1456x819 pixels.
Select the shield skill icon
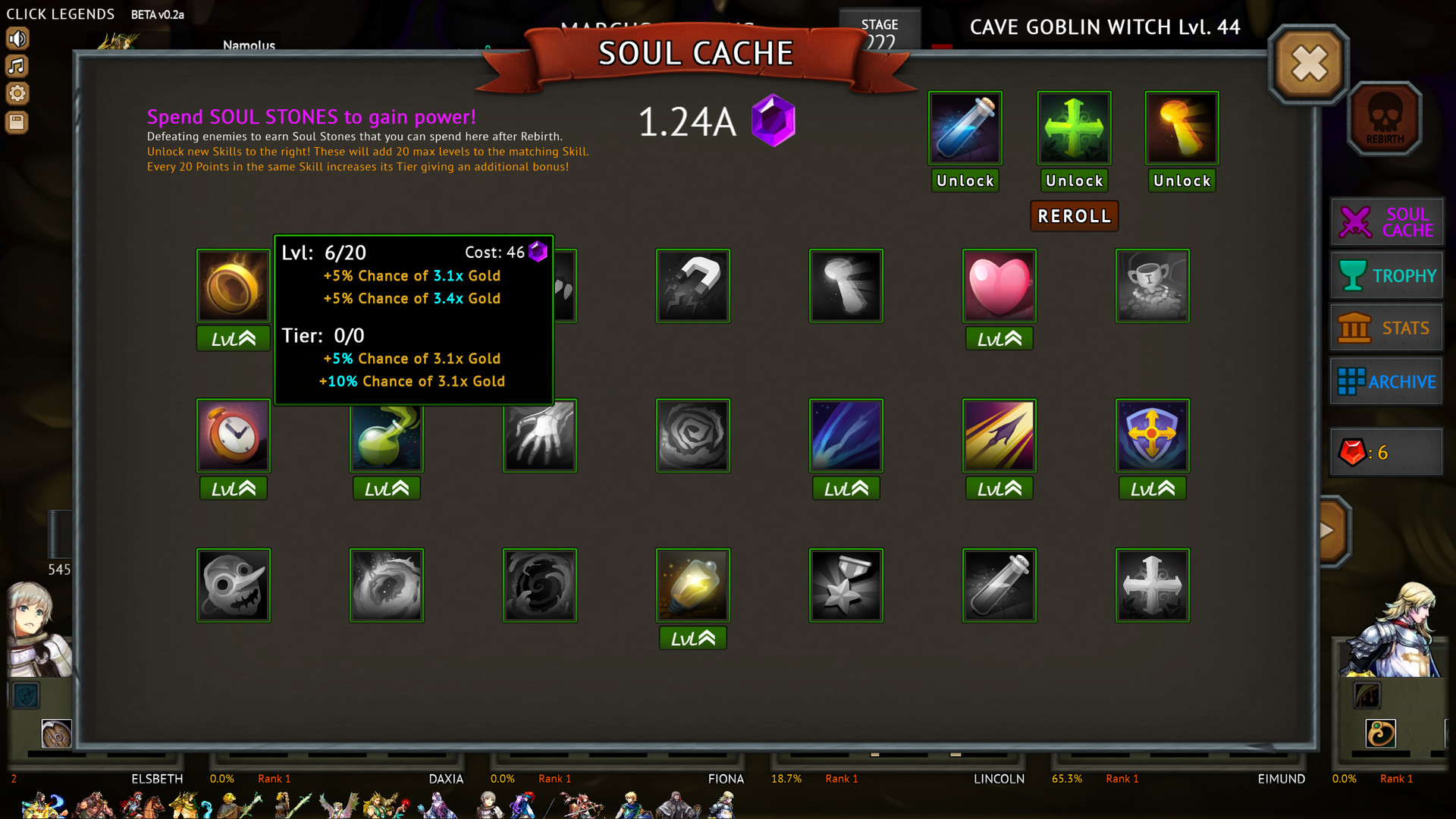[x=1152, y=435]
